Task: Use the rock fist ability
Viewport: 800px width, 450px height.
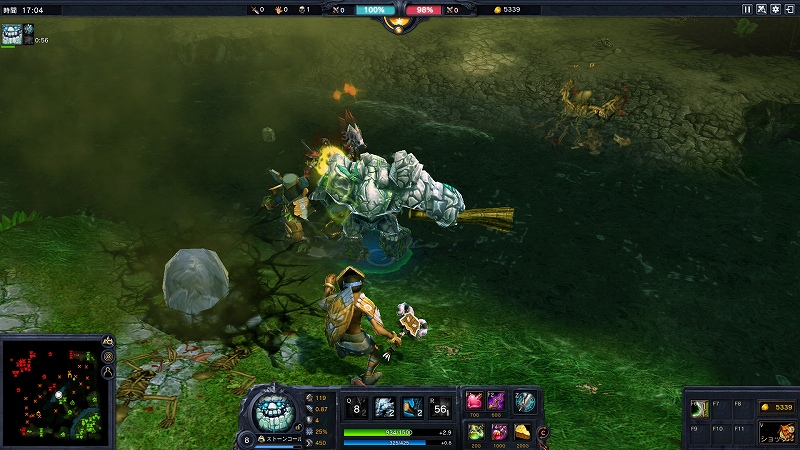Action: (x=384, y=406)
